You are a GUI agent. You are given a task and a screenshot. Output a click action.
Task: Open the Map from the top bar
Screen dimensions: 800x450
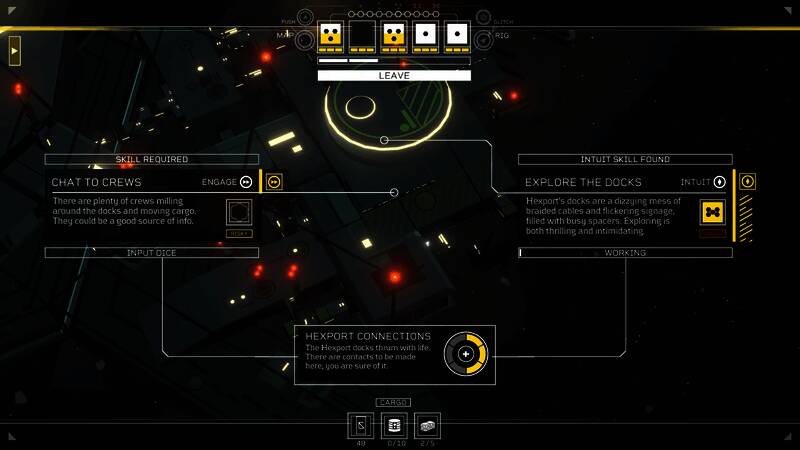coord(305,36)
